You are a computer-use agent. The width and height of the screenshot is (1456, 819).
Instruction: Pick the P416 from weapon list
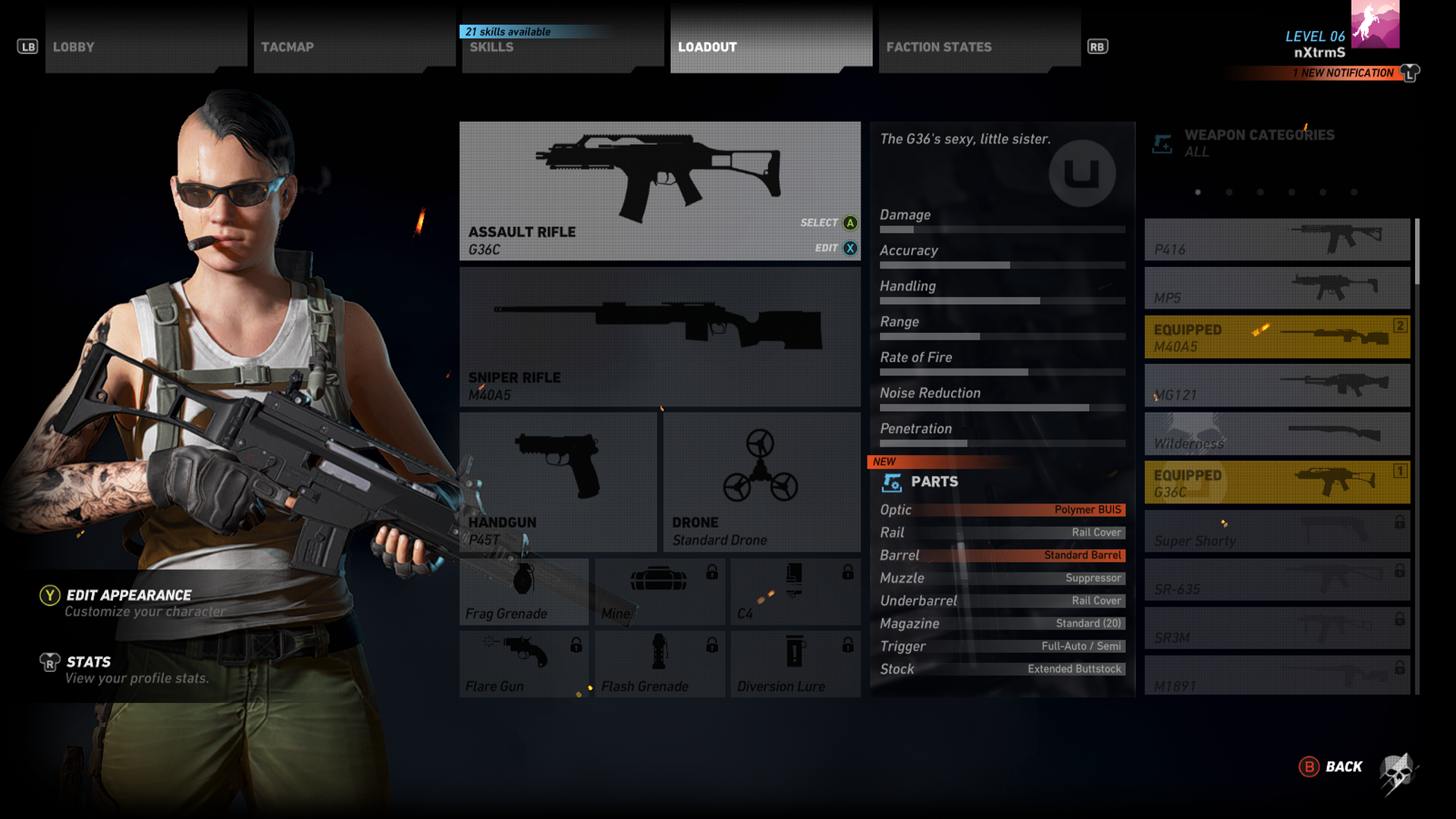coord(1277,240)
